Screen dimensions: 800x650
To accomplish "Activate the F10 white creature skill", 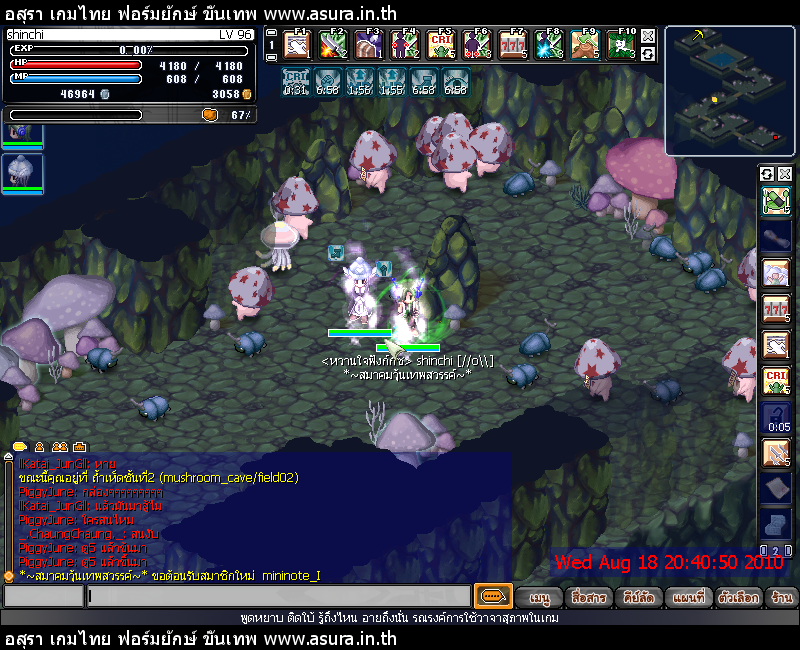I will click(x=622, y=45).
